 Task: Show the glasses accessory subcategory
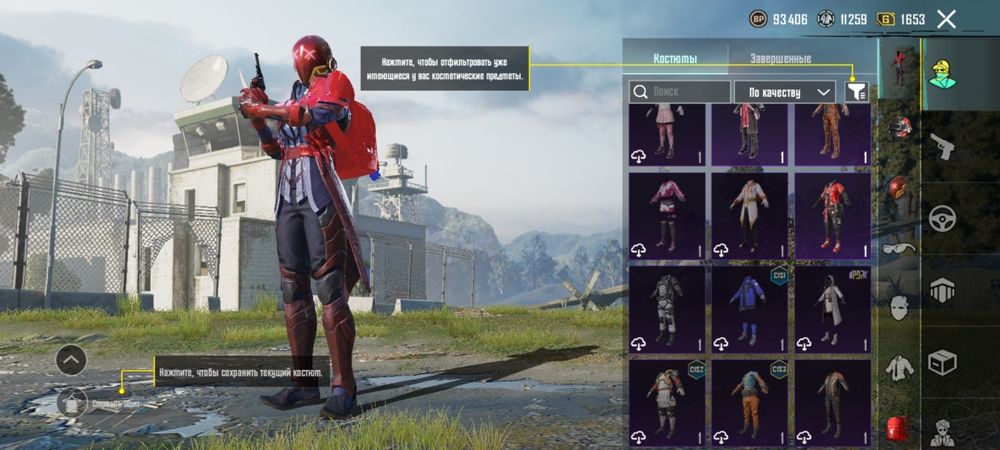899,248
